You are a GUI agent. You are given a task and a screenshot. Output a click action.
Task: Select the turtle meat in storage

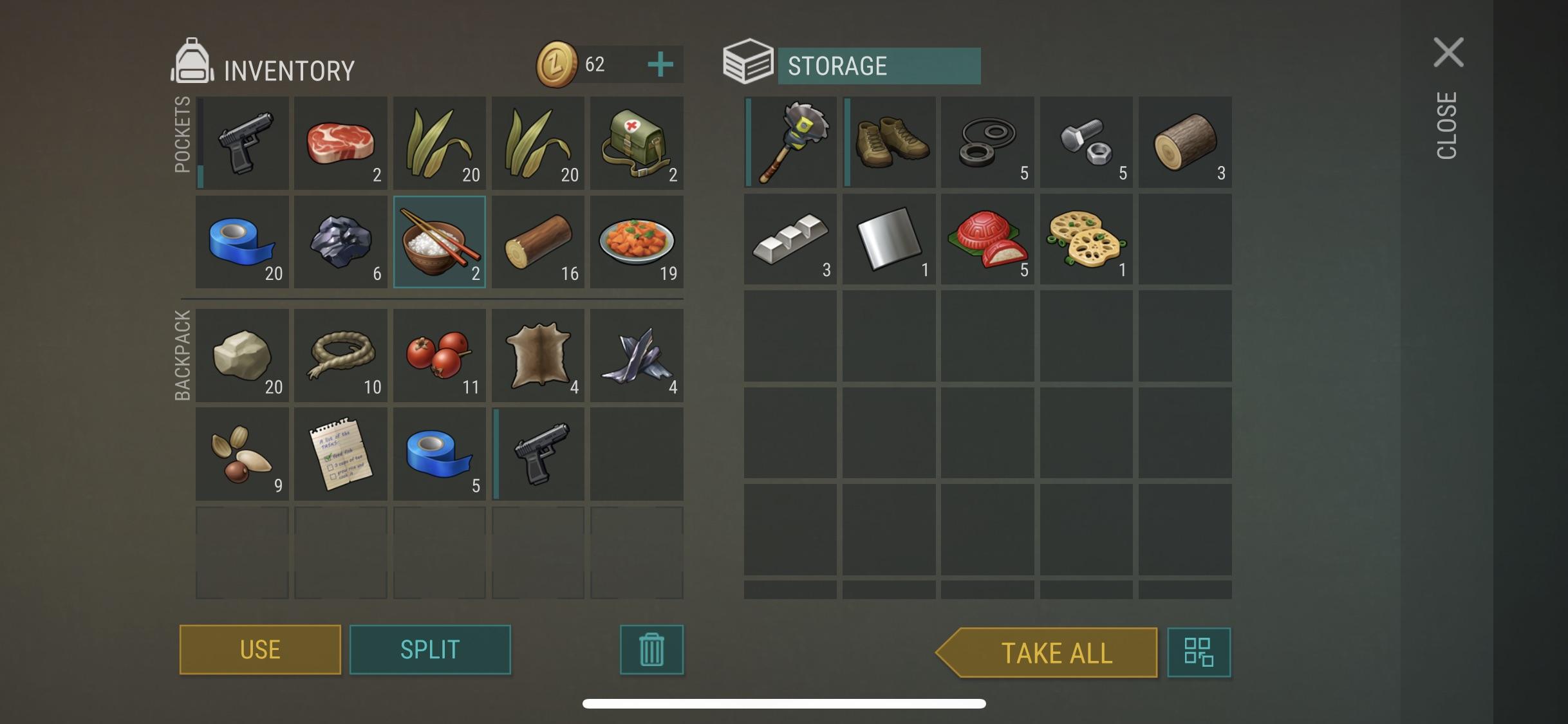coord(987,240)
